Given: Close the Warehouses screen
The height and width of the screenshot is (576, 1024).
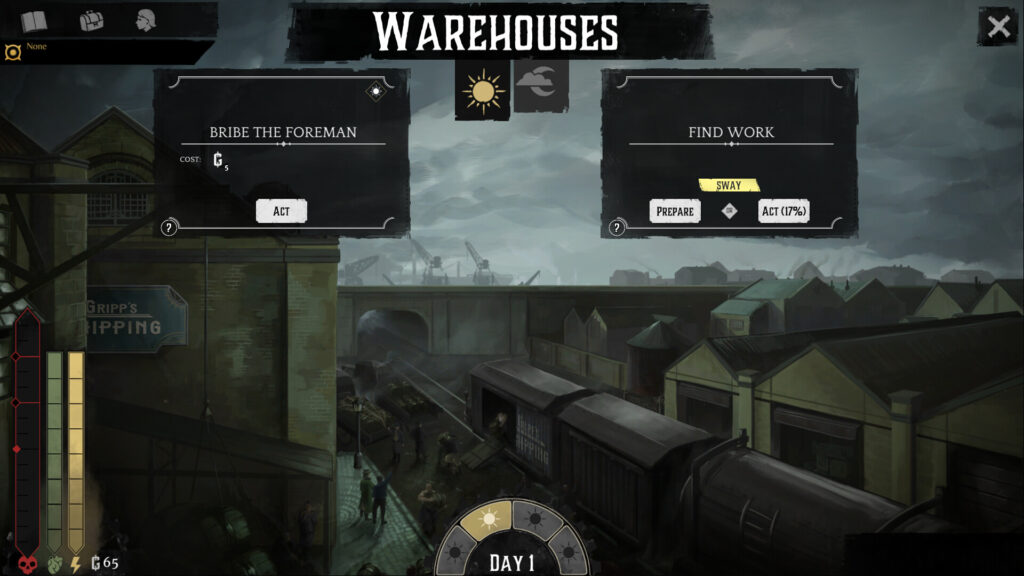Looking at the screenshot, I should pyautogui.click(x=998, y=27).
